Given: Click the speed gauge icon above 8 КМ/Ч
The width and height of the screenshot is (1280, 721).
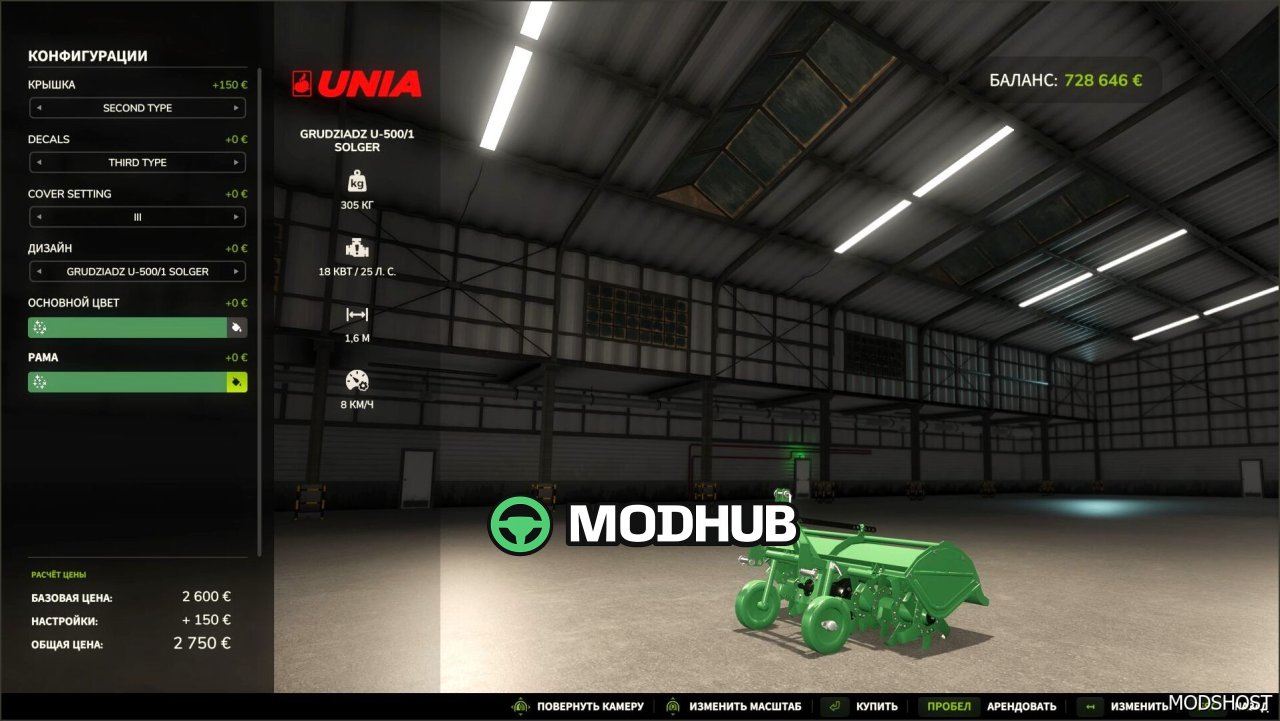Looking at the screenshot, I should (356, 381).
